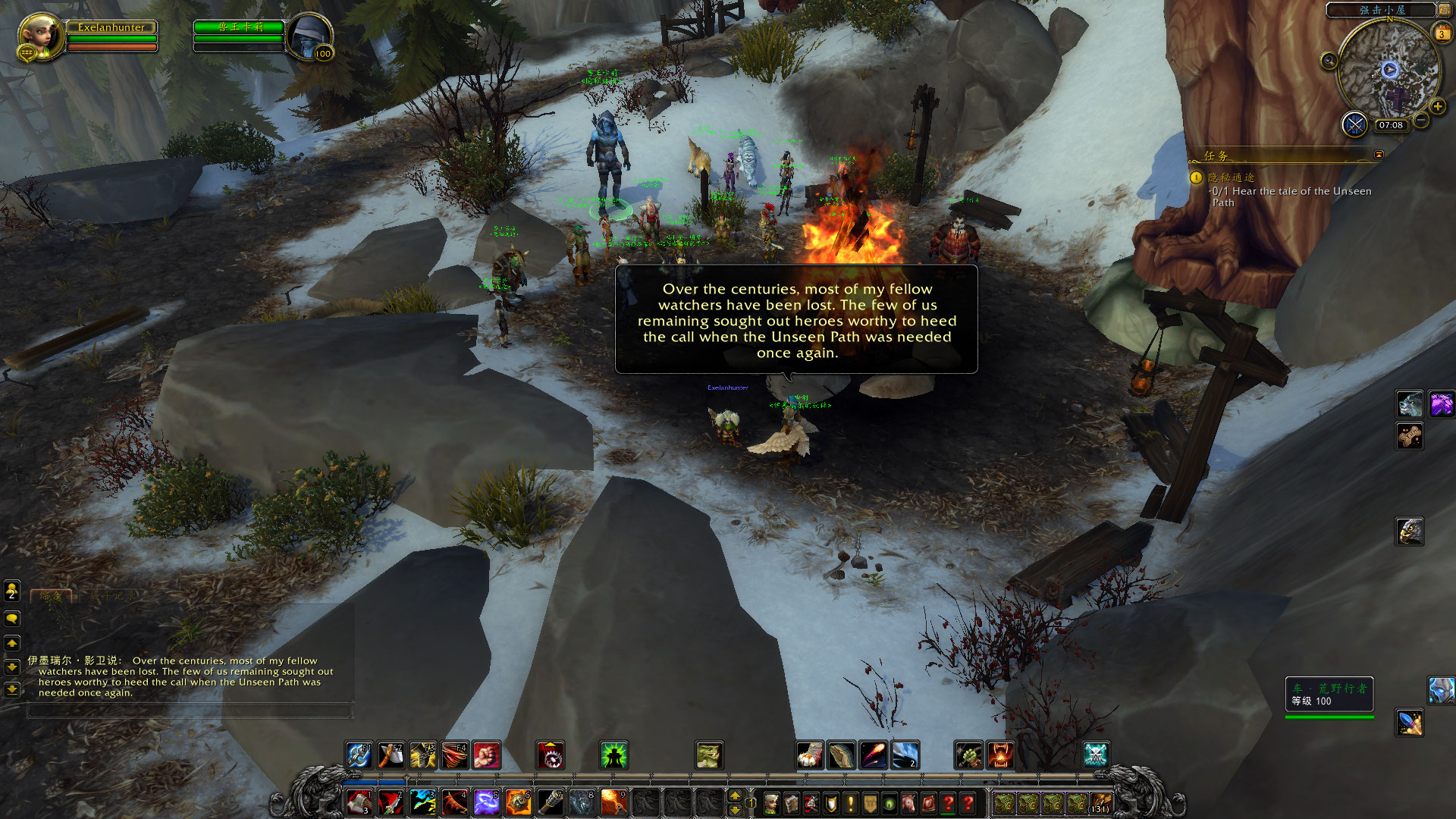This screenshot has width=1456, height=819.
Task: Activate the purple swirl ability in slot 5
Action: [486, 802]
